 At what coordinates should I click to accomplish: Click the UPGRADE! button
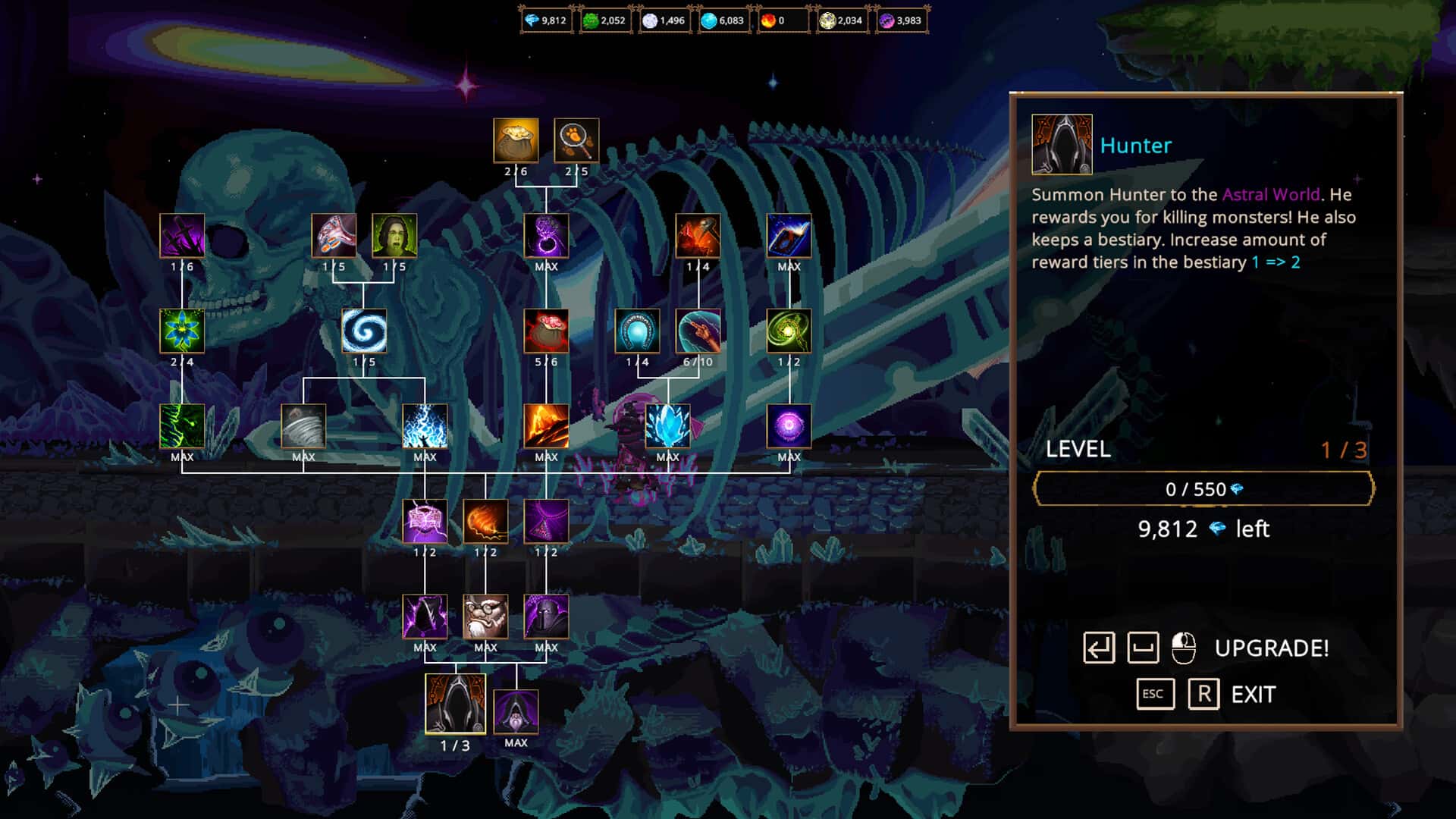coord(1271,648)
